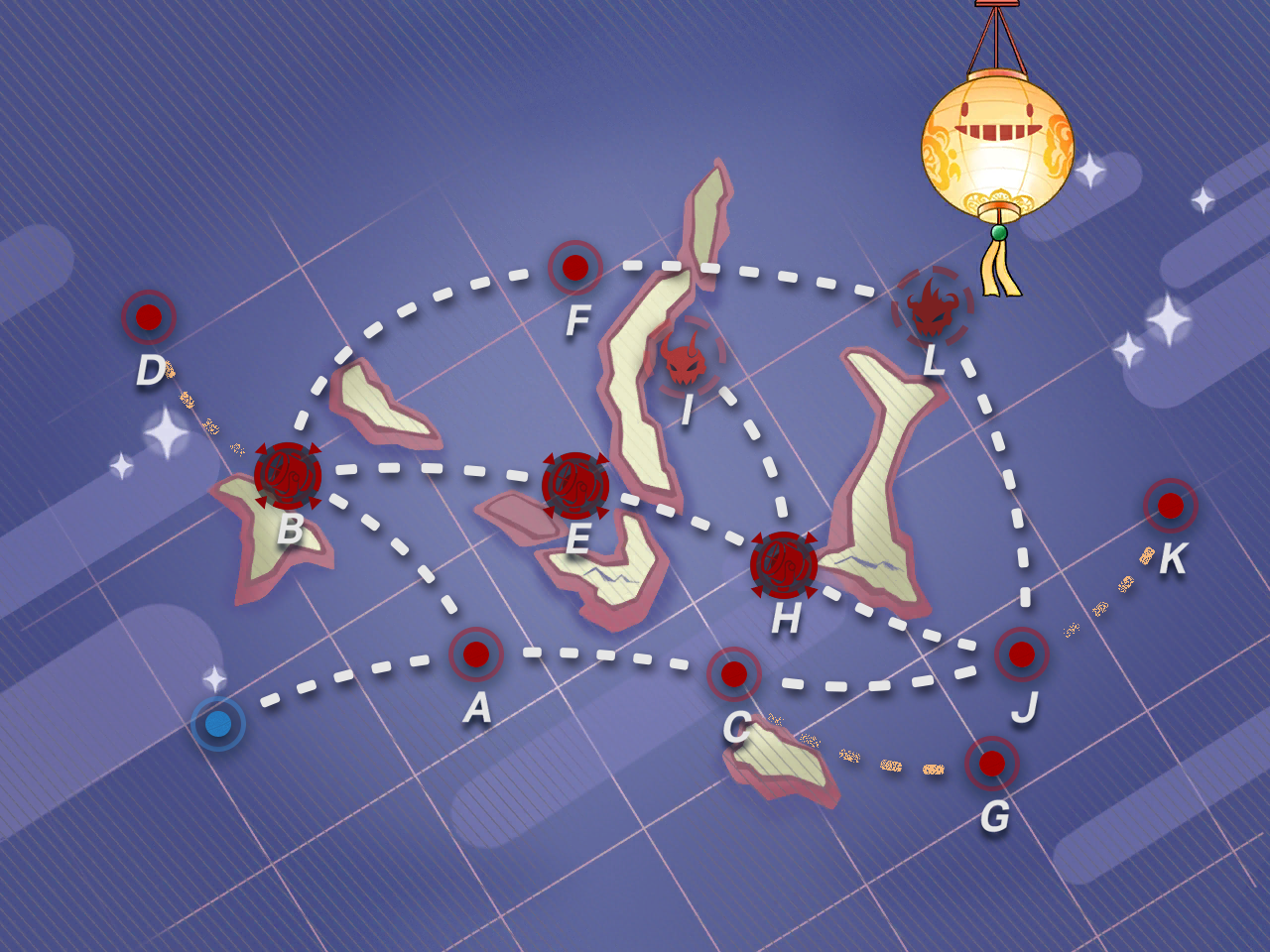Click map node J
1270x952 pixels.
pos(1022,654)
